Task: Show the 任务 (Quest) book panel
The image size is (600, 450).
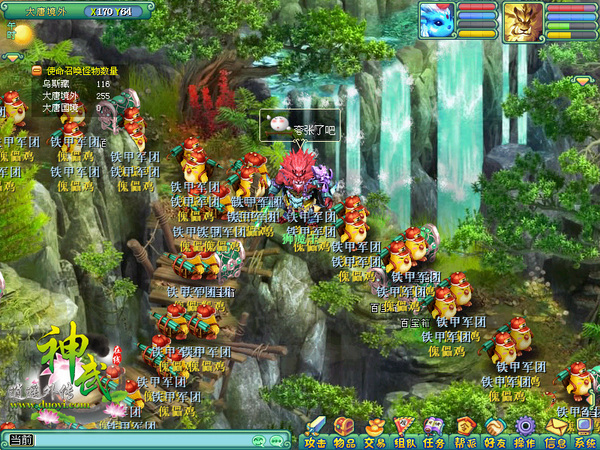Action: 435,431
